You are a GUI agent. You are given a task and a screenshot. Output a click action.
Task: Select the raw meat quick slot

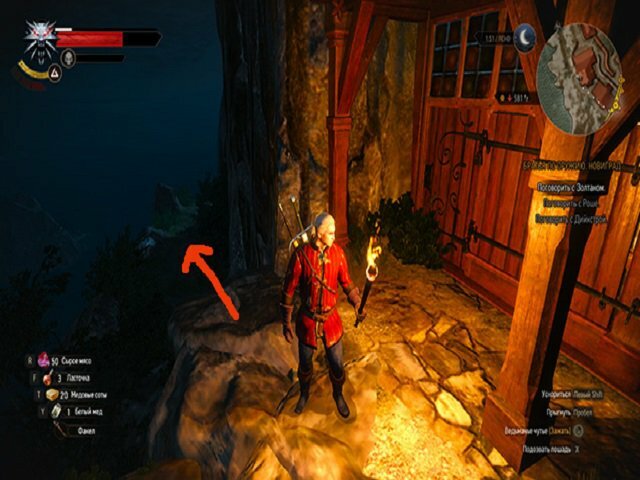(x=44, y=359)
